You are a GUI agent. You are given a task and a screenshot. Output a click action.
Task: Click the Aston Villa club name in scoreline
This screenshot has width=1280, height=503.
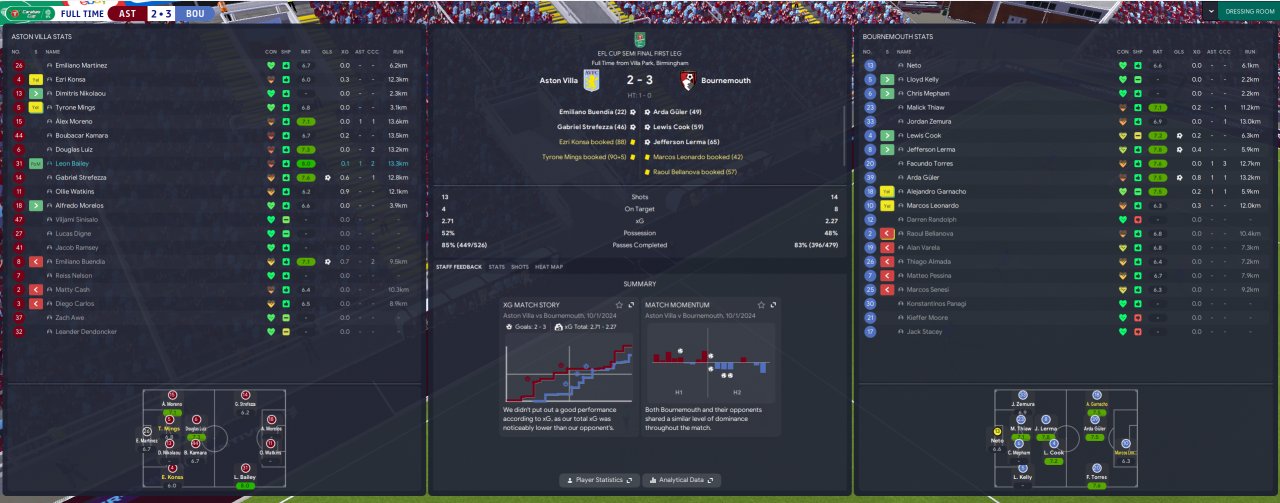[558, 80]
